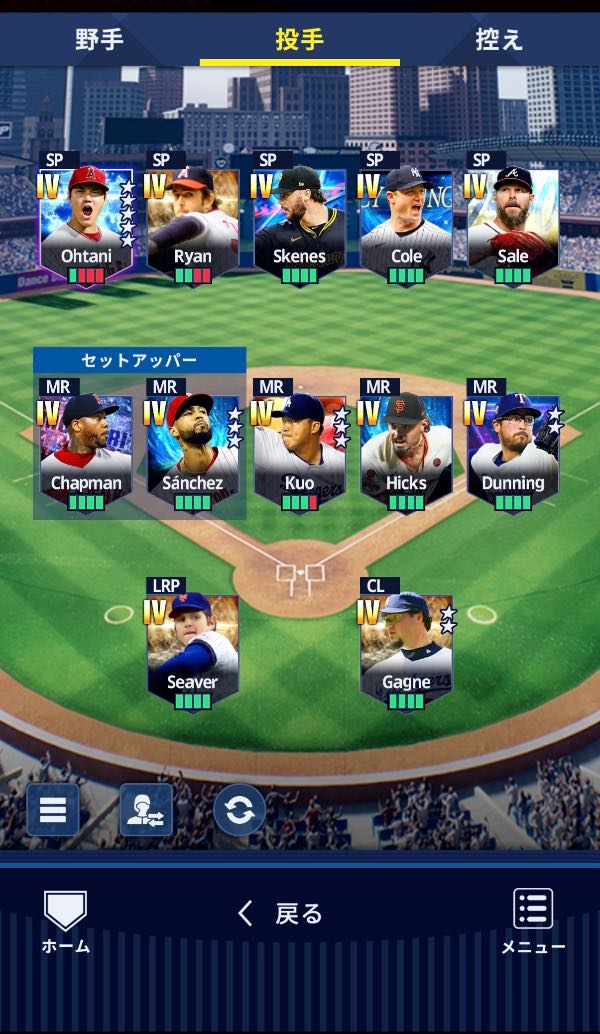The image size is (600, 1034).
Task: Go back with the 戻る button
Action: (x=281, y=913)
